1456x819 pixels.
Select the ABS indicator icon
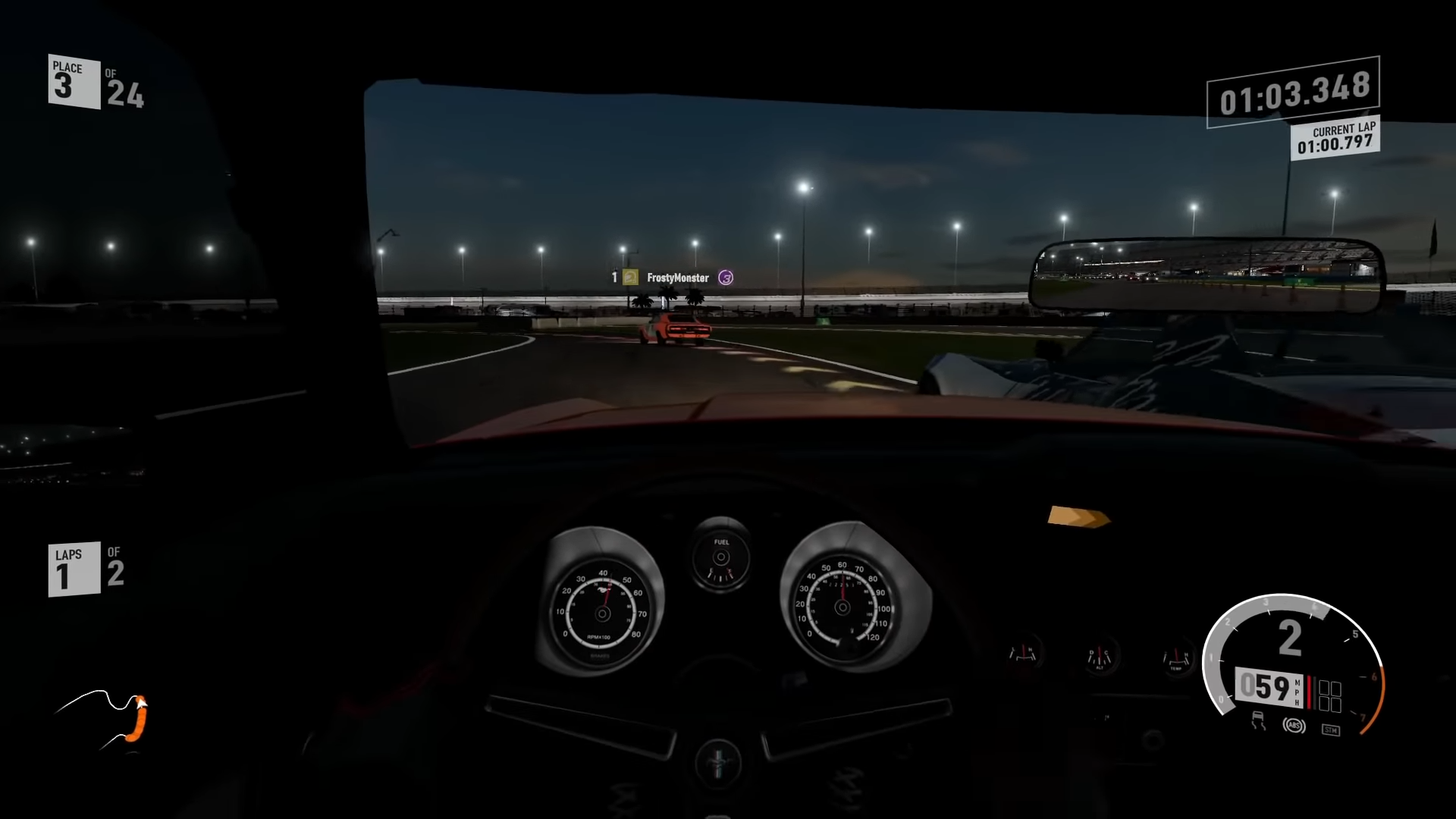1294,726
